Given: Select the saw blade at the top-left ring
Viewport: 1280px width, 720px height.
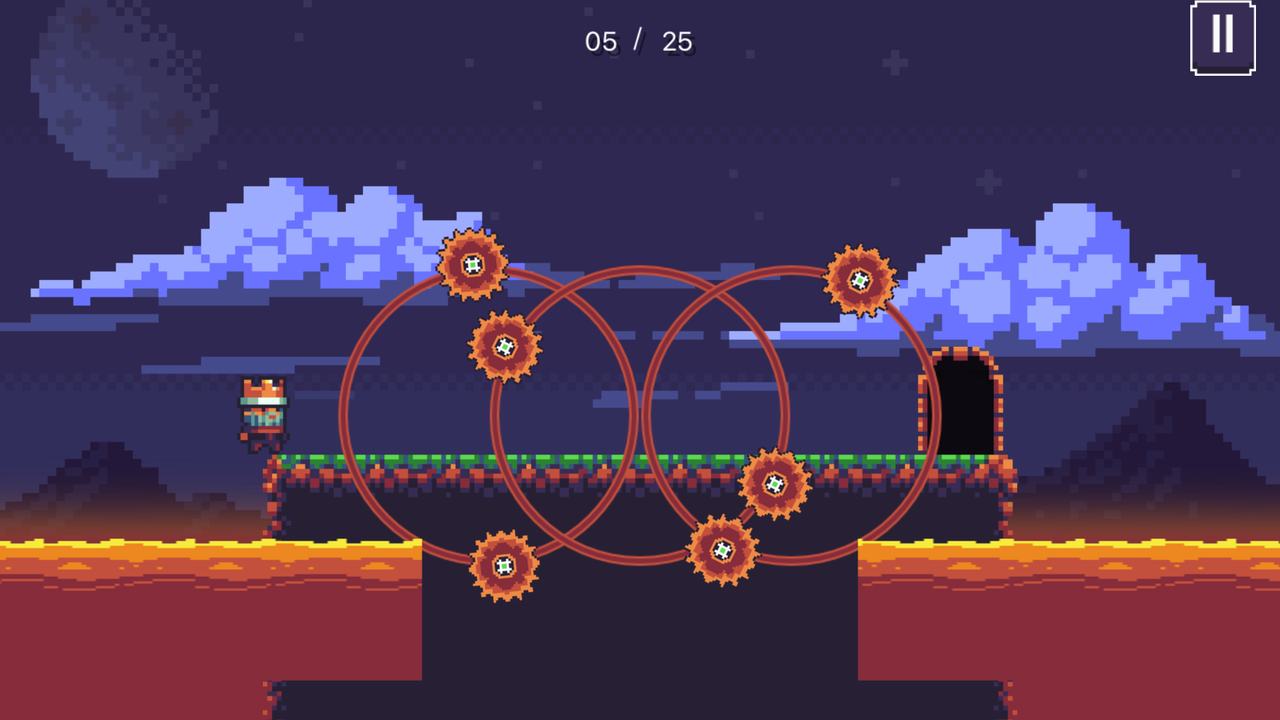Looking at the screenshot, I should click(470, 265).
